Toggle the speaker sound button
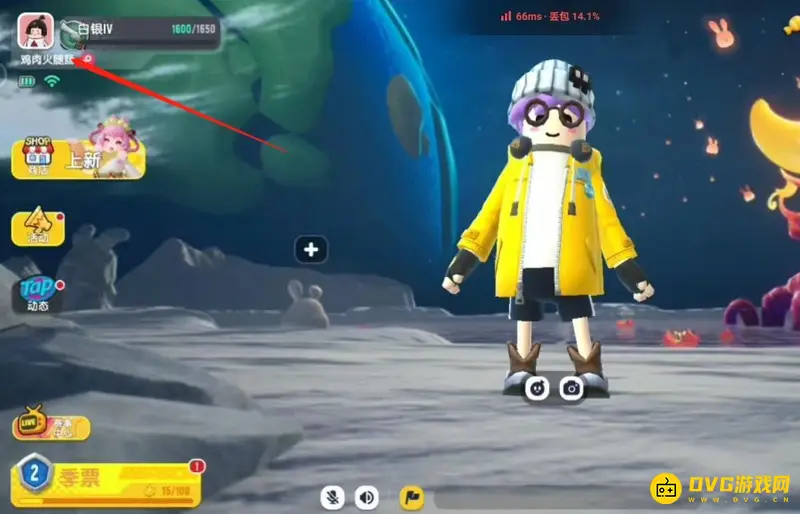This screenshot has width=800, height=514. [x=367, y=496]
